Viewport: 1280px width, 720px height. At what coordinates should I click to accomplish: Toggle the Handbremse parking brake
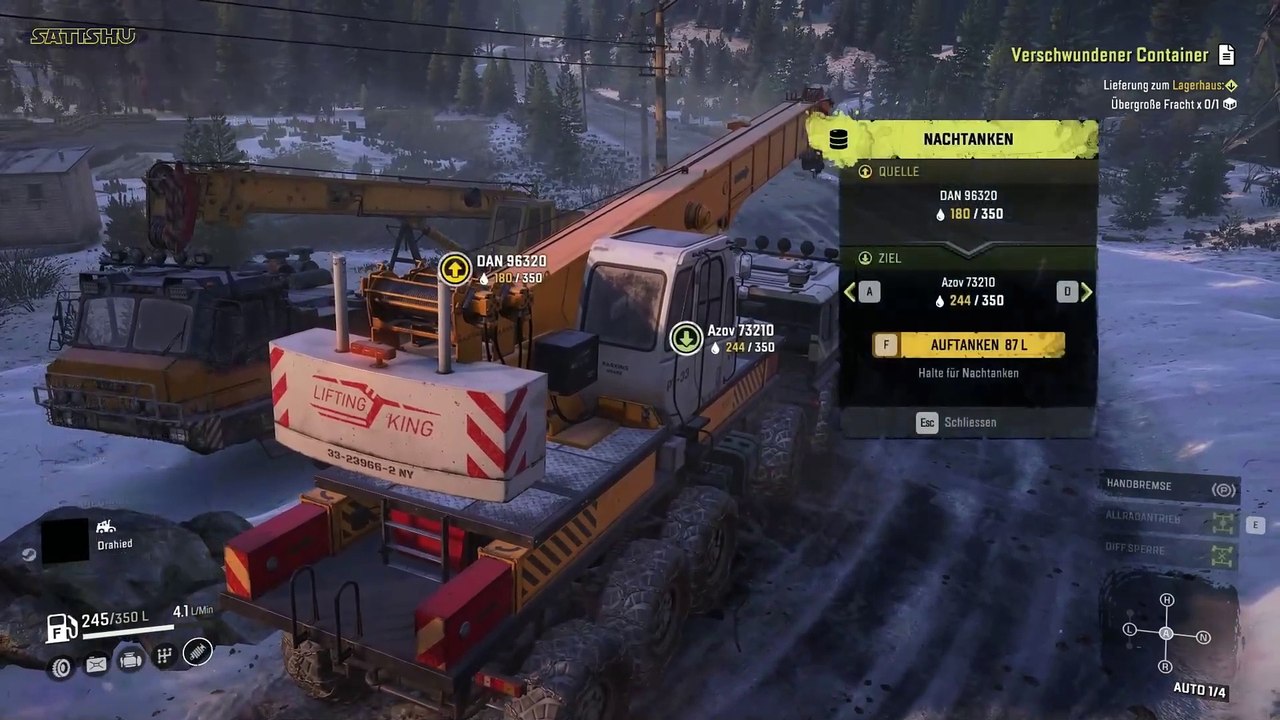point(1221,489)
